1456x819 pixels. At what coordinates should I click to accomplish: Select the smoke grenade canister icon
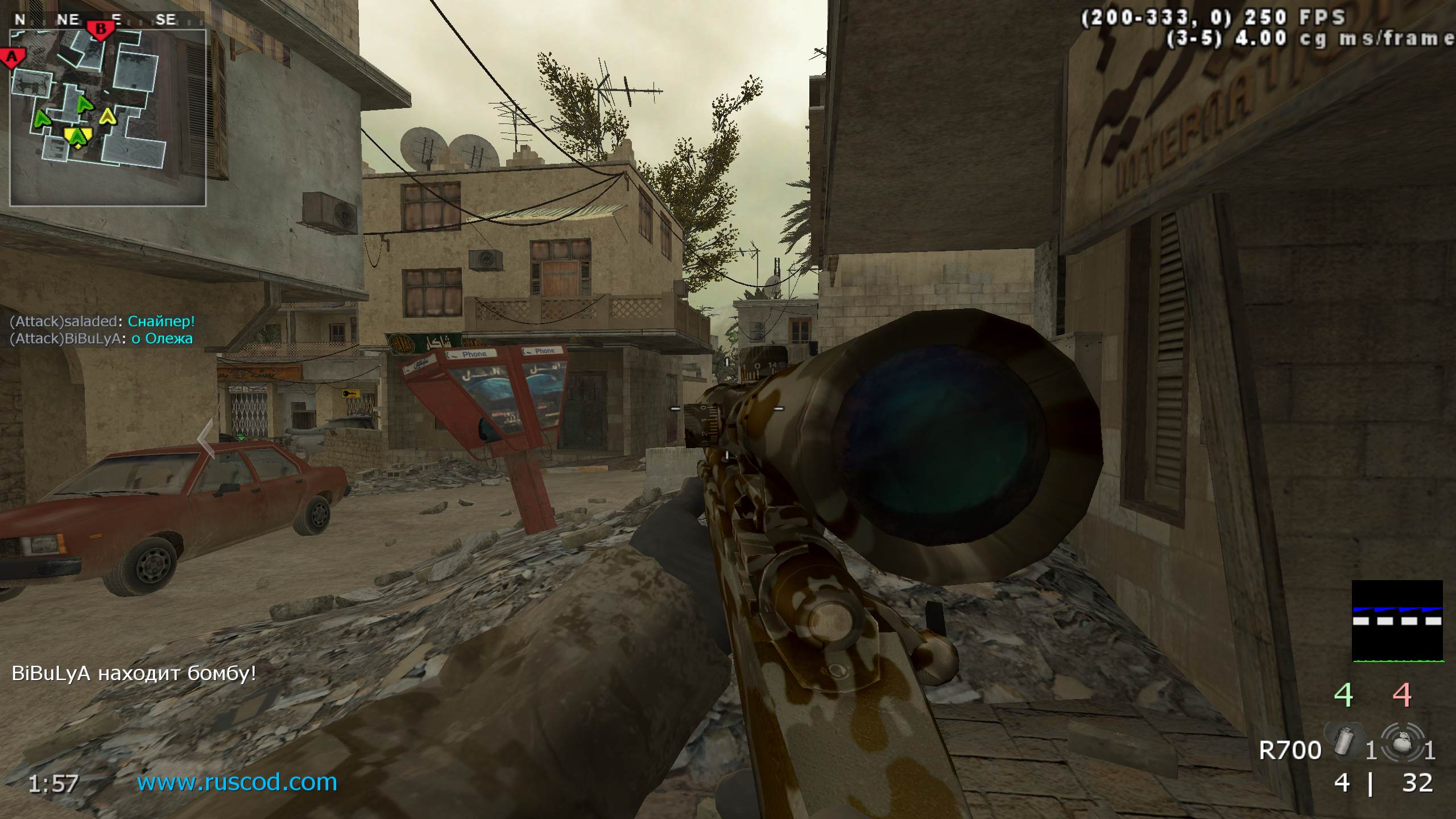click(x=1345, y=740)
